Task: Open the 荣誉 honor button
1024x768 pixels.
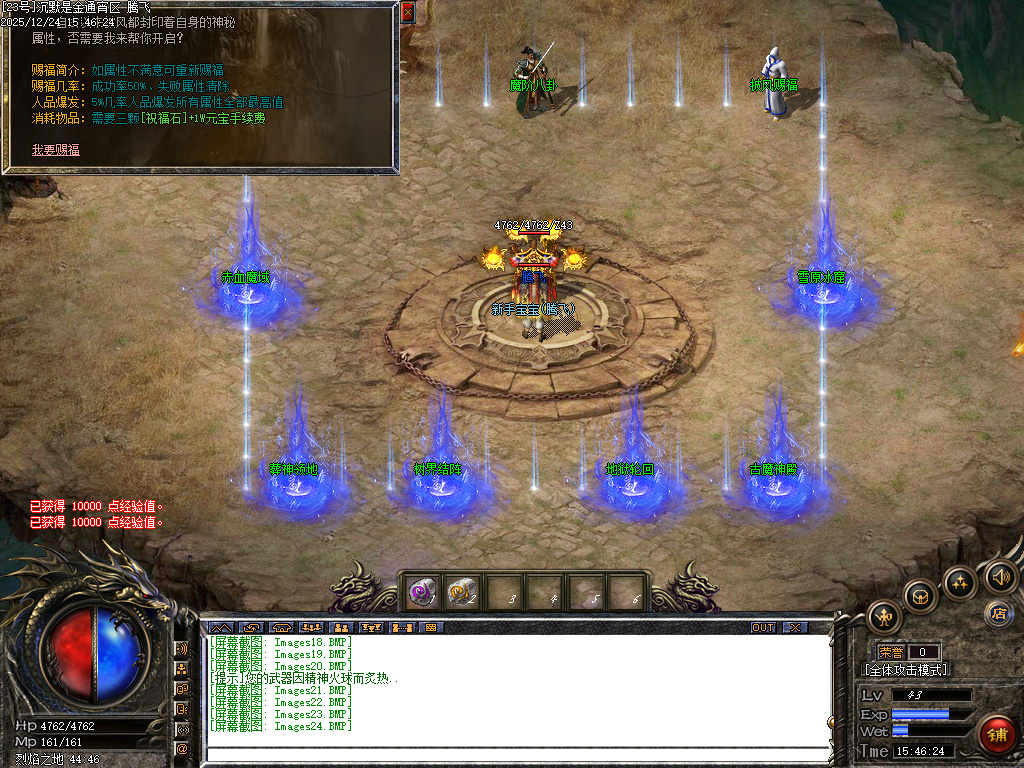Action: click(890, 652)
